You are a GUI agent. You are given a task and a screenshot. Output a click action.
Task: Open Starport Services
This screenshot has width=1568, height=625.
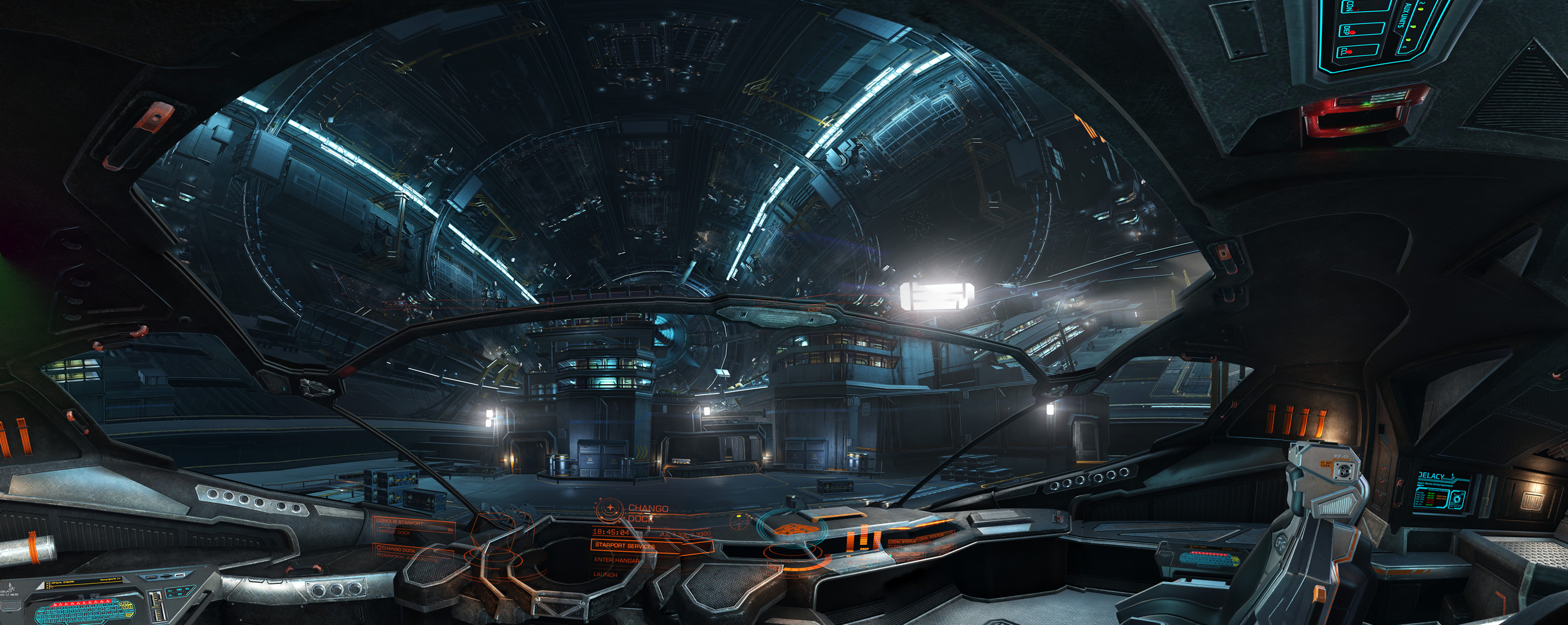click(625, 545)
